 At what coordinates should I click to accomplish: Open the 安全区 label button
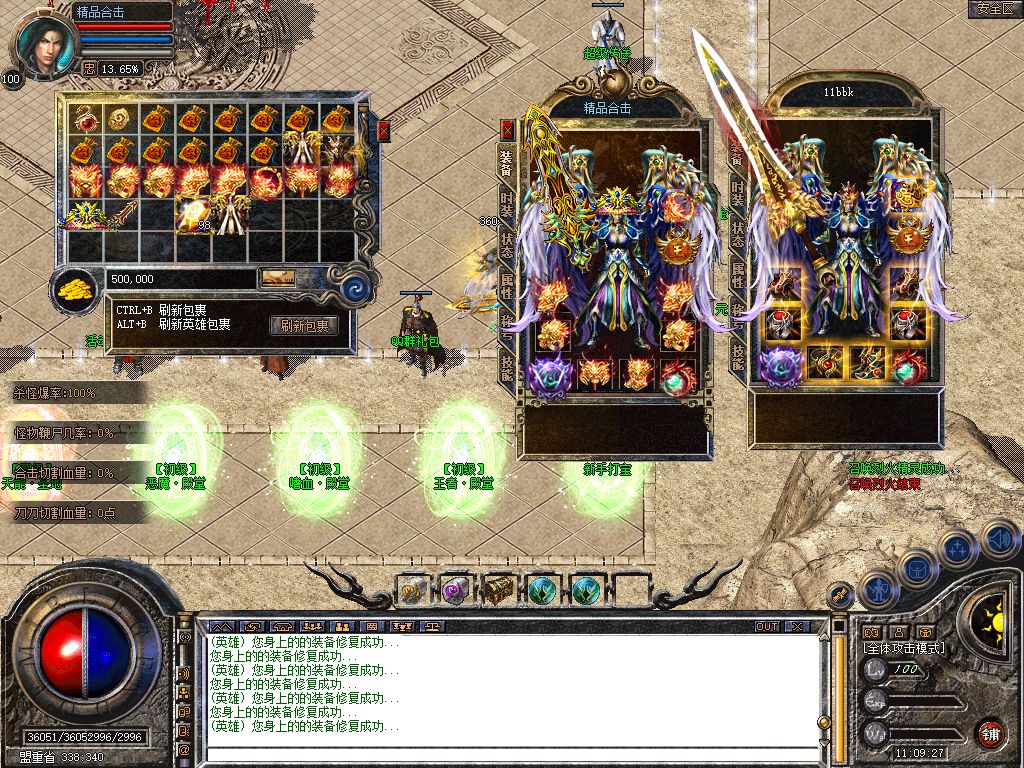click(994, 9)
